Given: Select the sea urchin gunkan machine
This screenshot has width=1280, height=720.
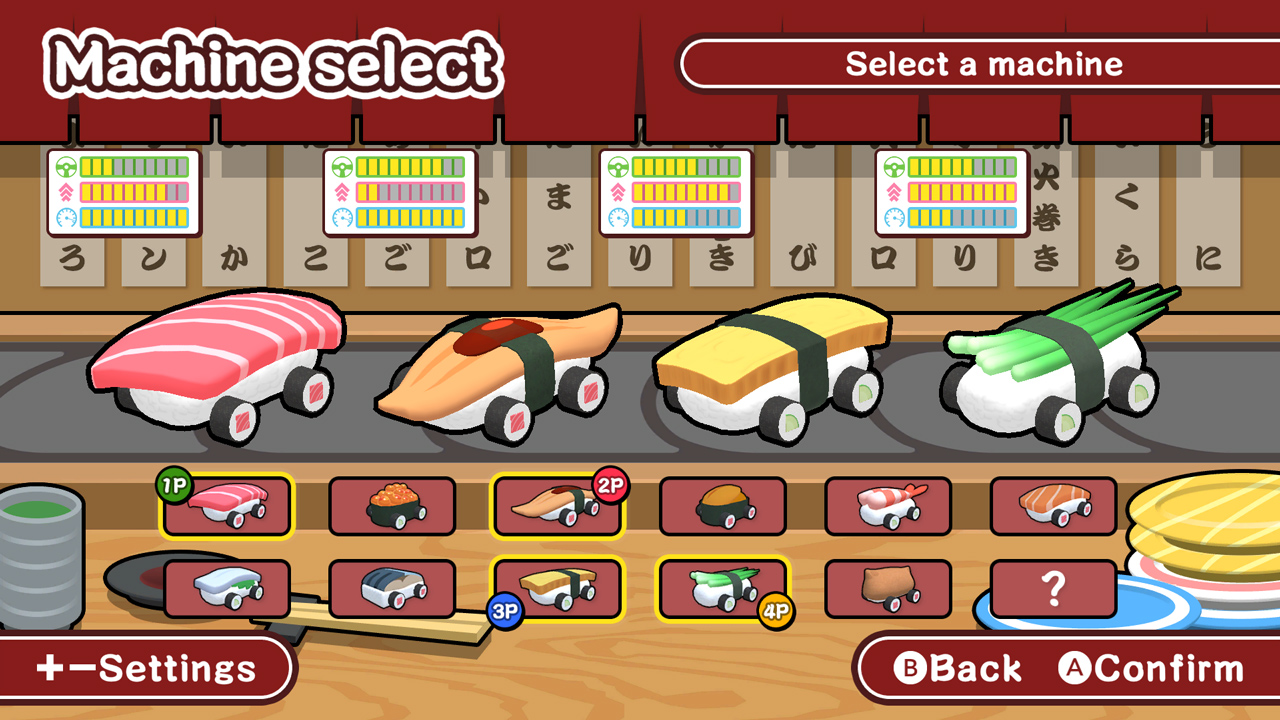Looking at the screenshot, I should (722, 507).
